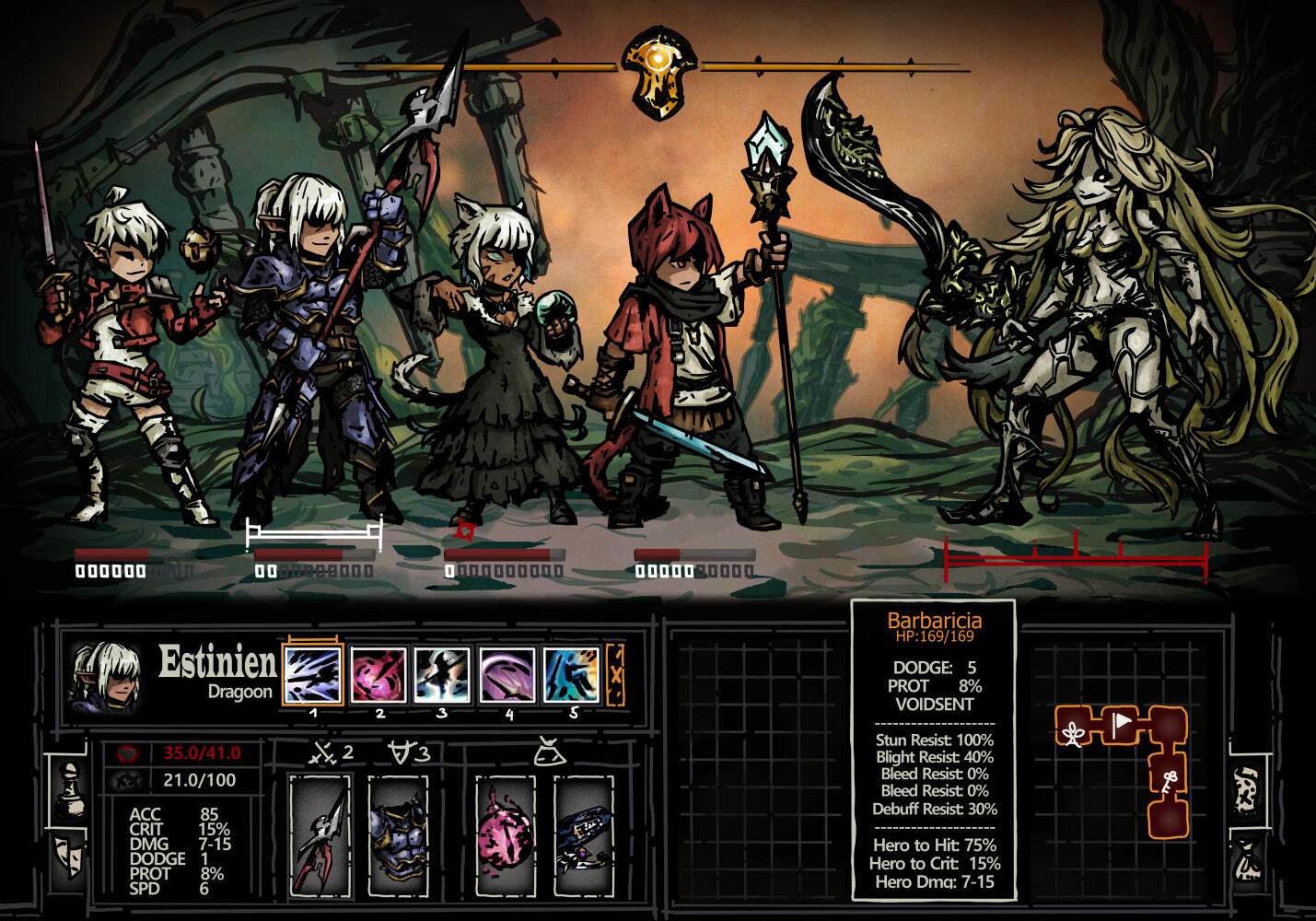1316x921 pixels.
Task: Inspect the equipped blue armor slot
Action: (399, 836)
